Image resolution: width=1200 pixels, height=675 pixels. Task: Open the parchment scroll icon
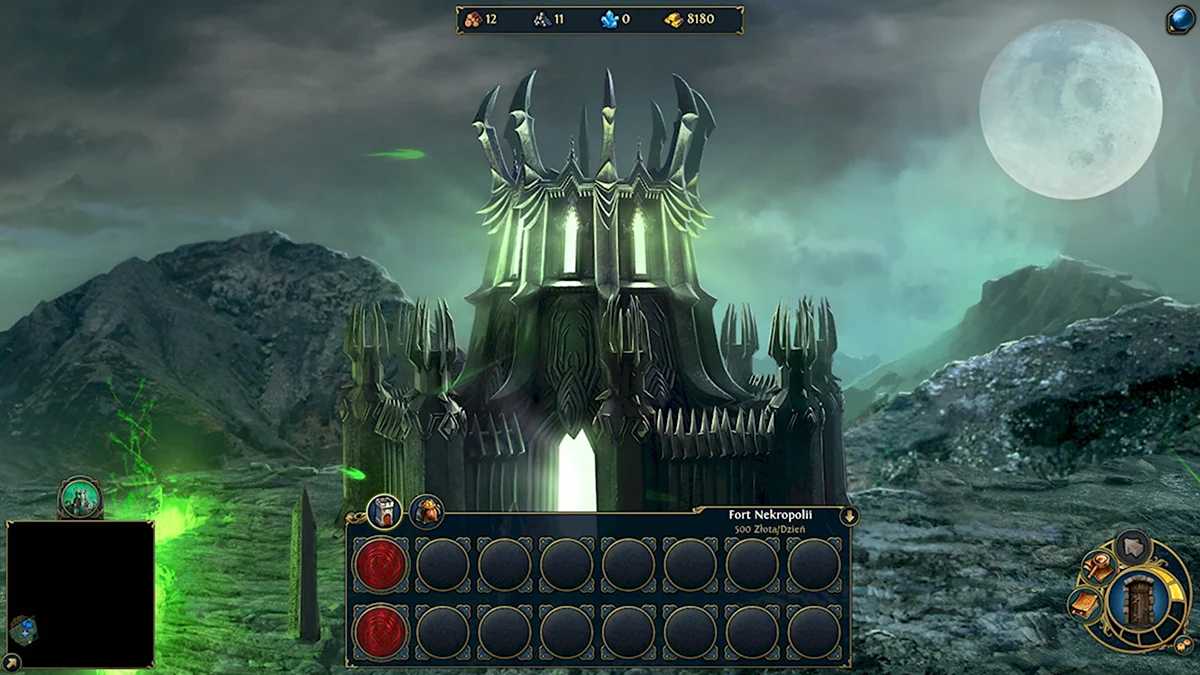pos(1084,603)
